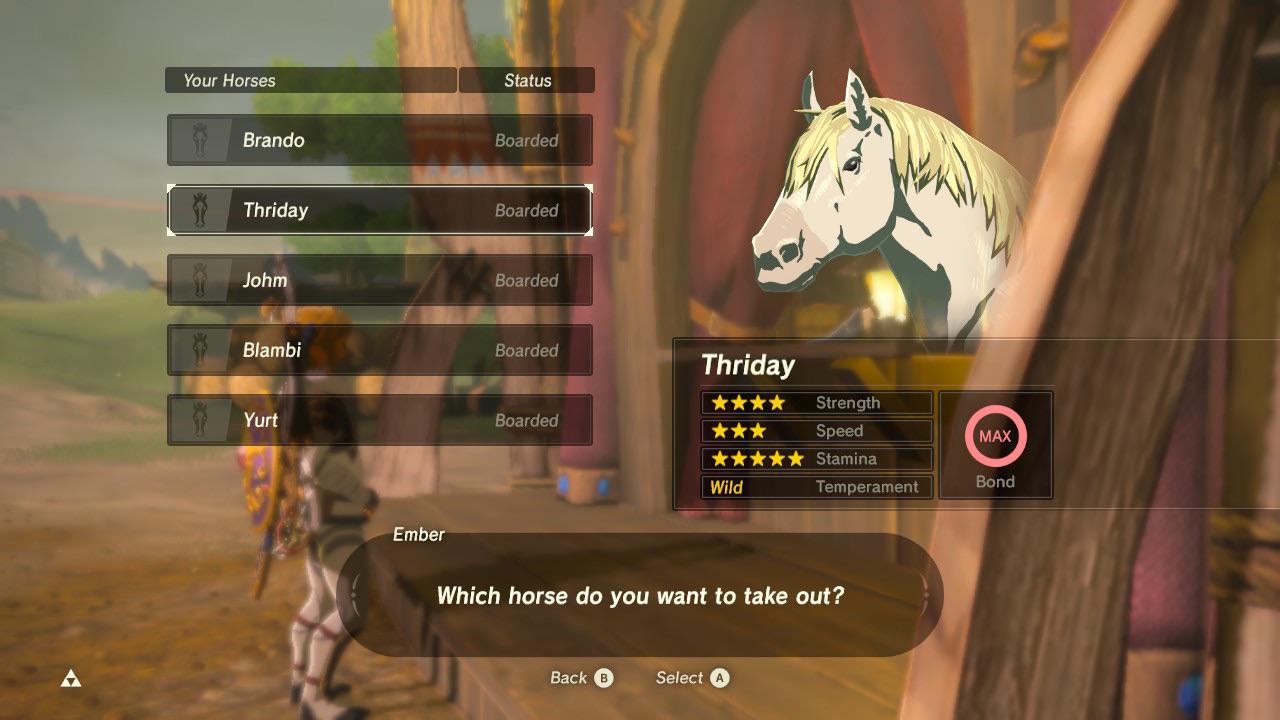Click Thriday's Boarded status label
Screen dimensions: 1280x720
pos(529,211)
